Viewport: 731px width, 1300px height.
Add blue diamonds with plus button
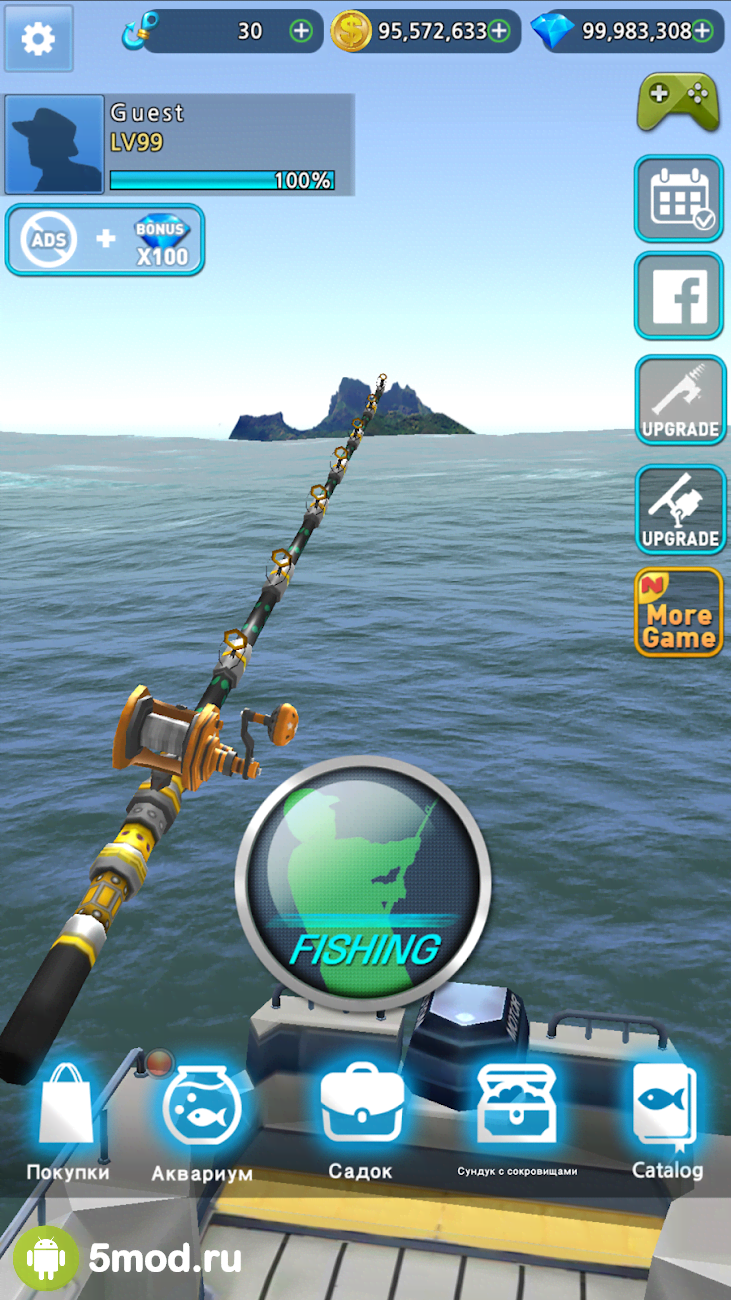point(703,31)
